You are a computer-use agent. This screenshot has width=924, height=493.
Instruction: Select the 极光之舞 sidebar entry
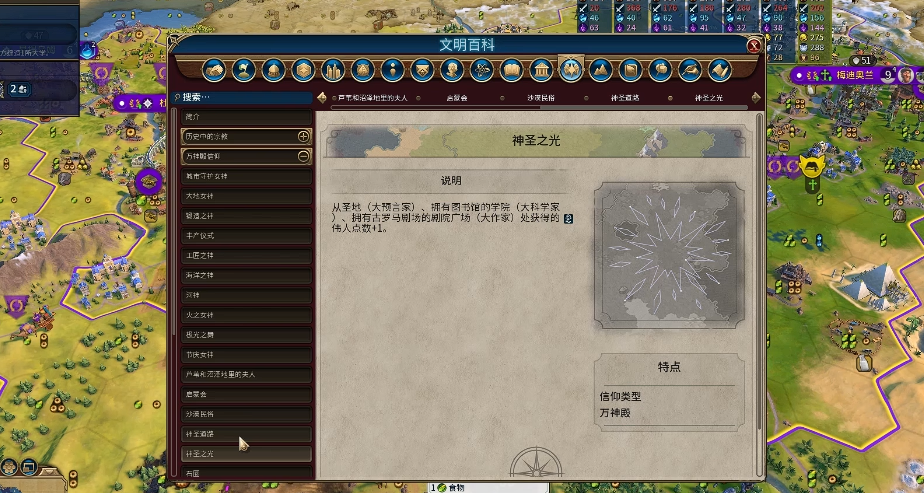(x=200, y=335)
